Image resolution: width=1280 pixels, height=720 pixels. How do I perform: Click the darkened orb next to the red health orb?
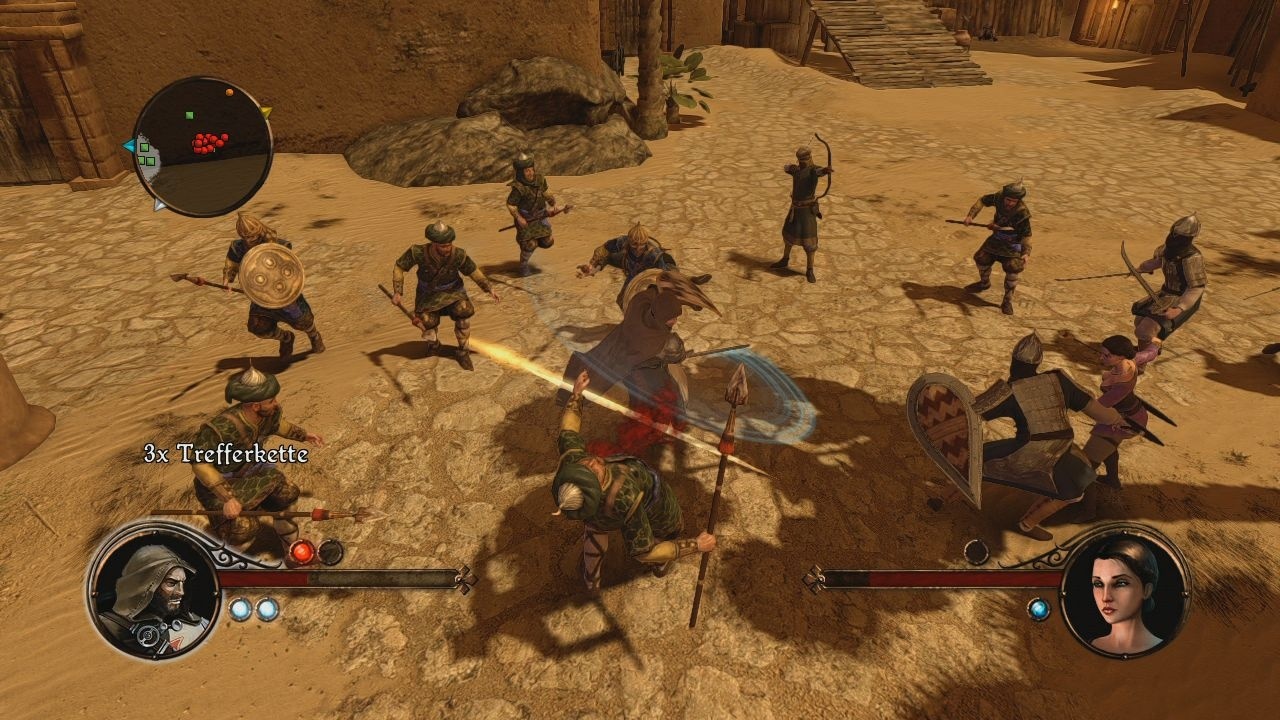point(329,553)
